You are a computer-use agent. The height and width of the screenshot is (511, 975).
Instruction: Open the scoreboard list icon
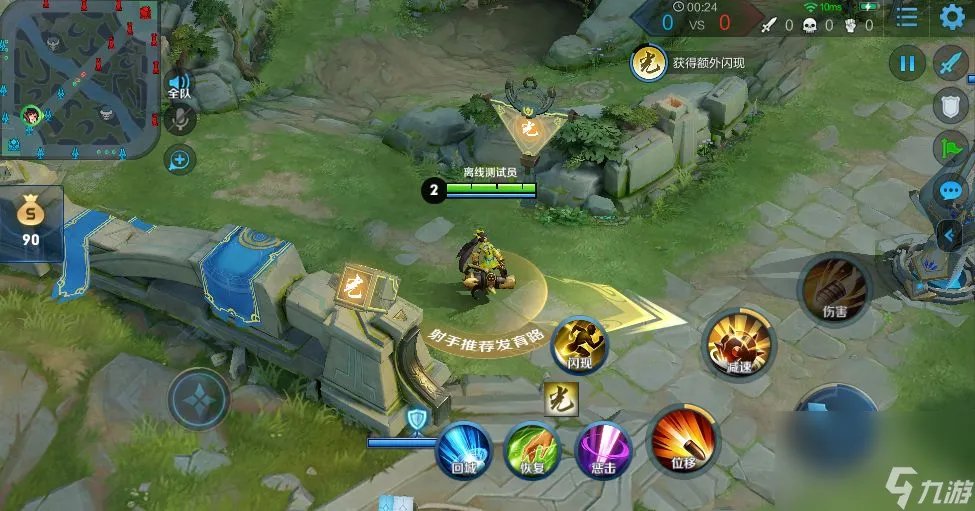906,17
